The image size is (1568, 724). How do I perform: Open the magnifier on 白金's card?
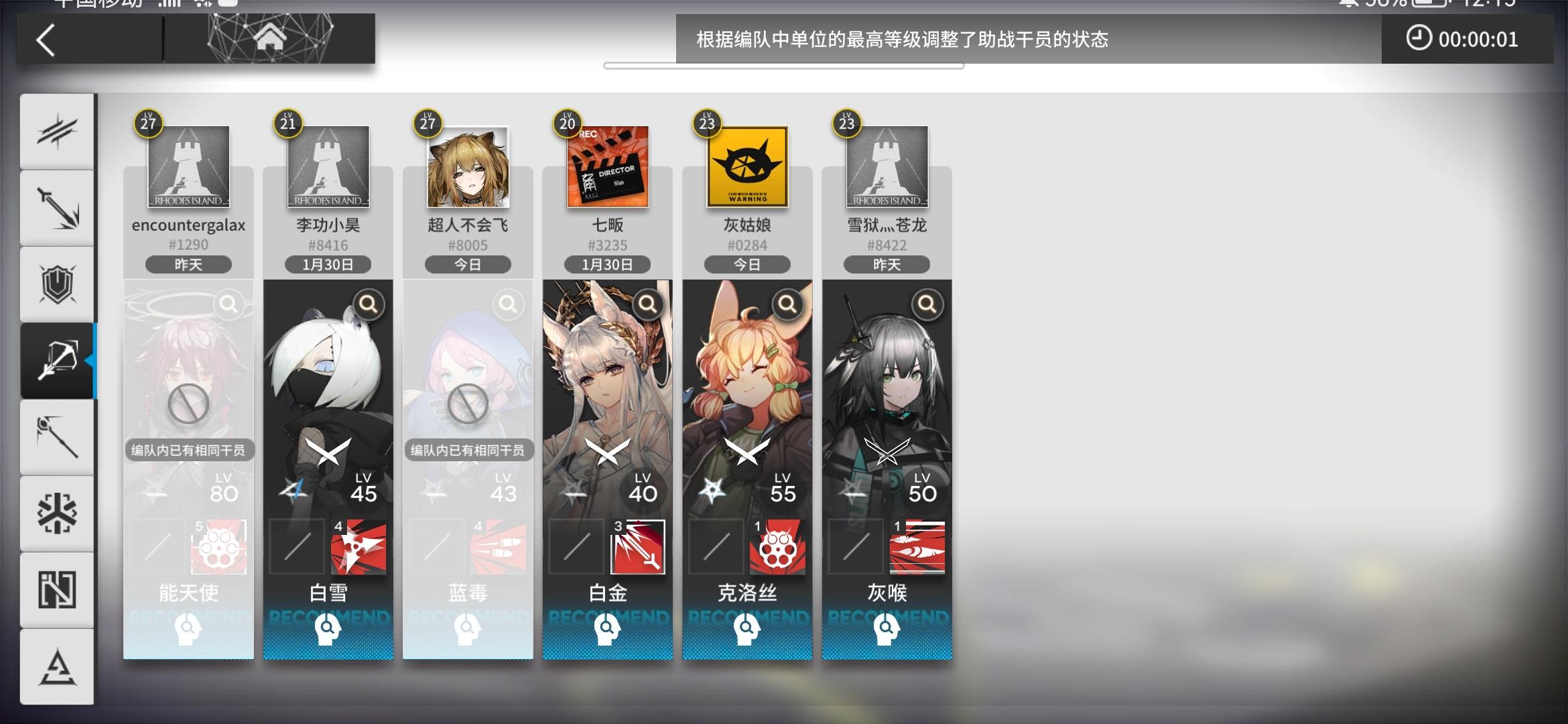pyautogui.click(x=647, y=304)
